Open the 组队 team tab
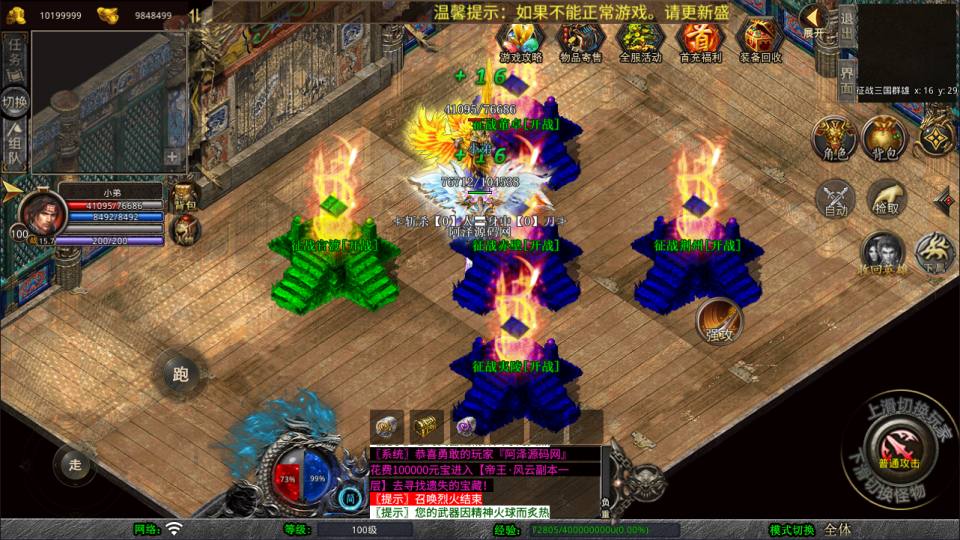 point(15,146)
